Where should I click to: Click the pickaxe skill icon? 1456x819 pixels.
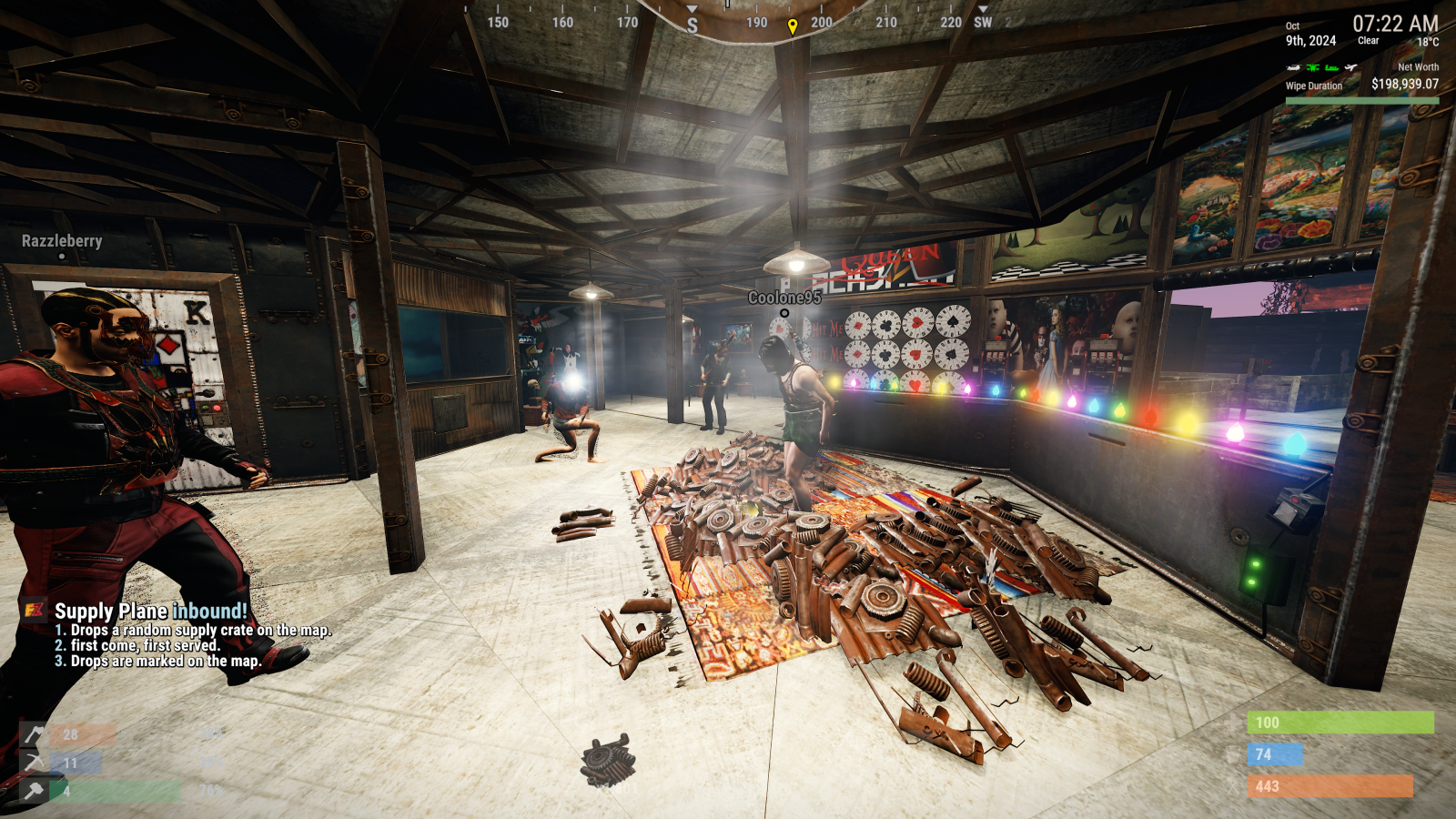pos(35,763)
